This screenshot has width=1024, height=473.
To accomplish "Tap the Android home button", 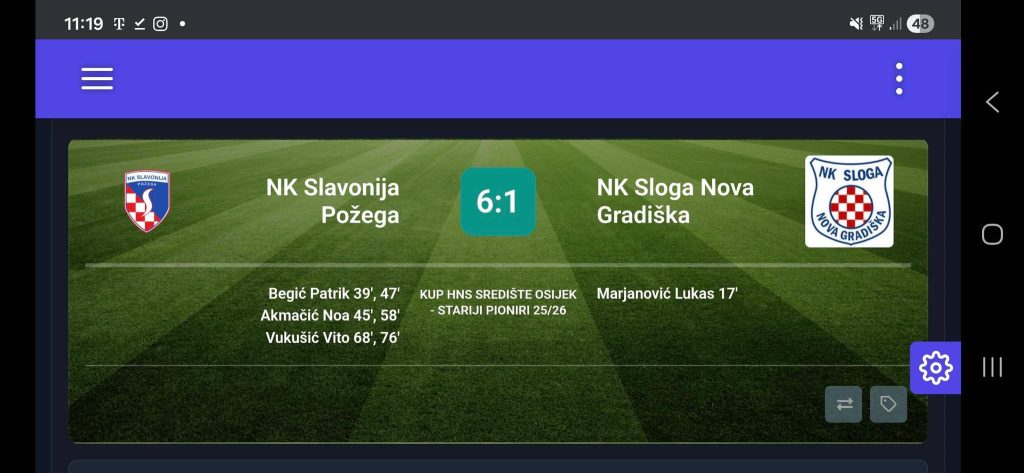I will tap(992, 234).
